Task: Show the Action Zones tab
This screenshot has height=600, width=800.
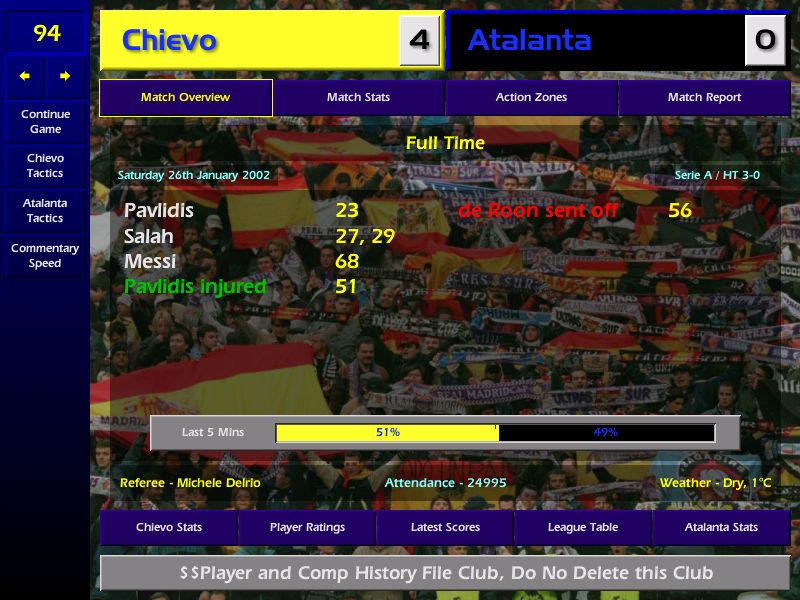Action: click(531, 98)
